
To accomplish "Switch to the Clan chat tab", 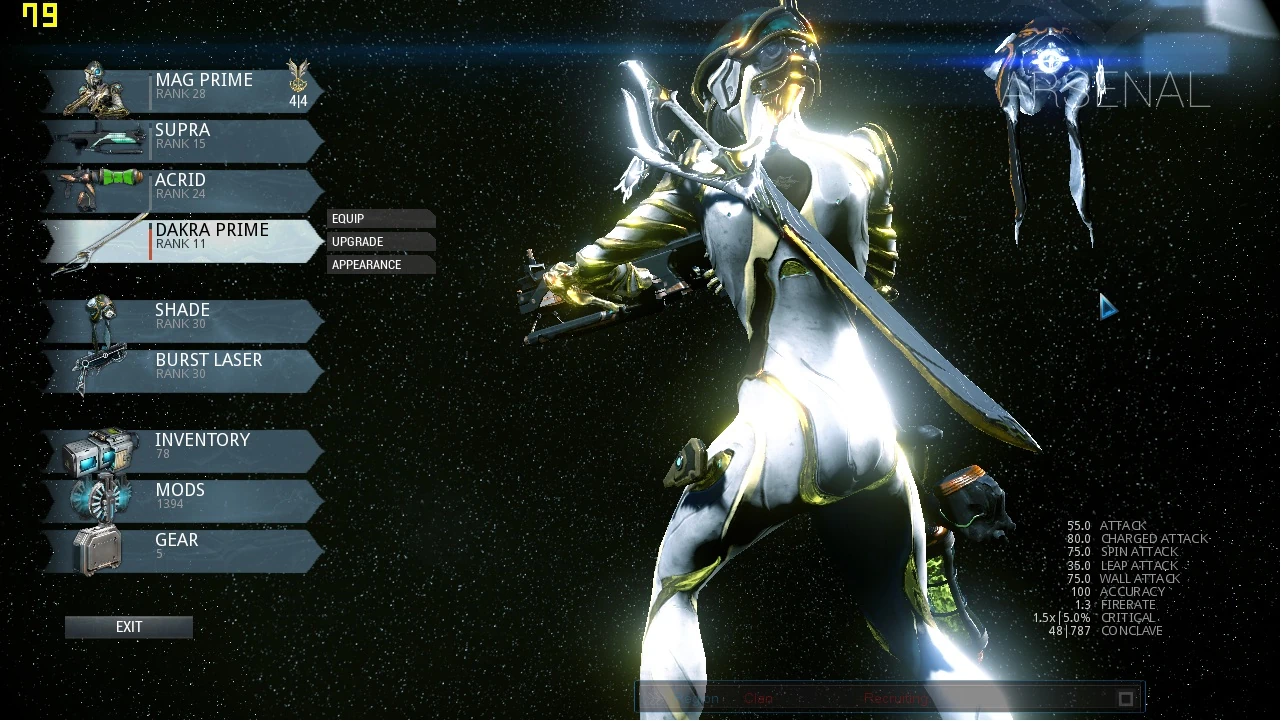I will tap(758, 698).
